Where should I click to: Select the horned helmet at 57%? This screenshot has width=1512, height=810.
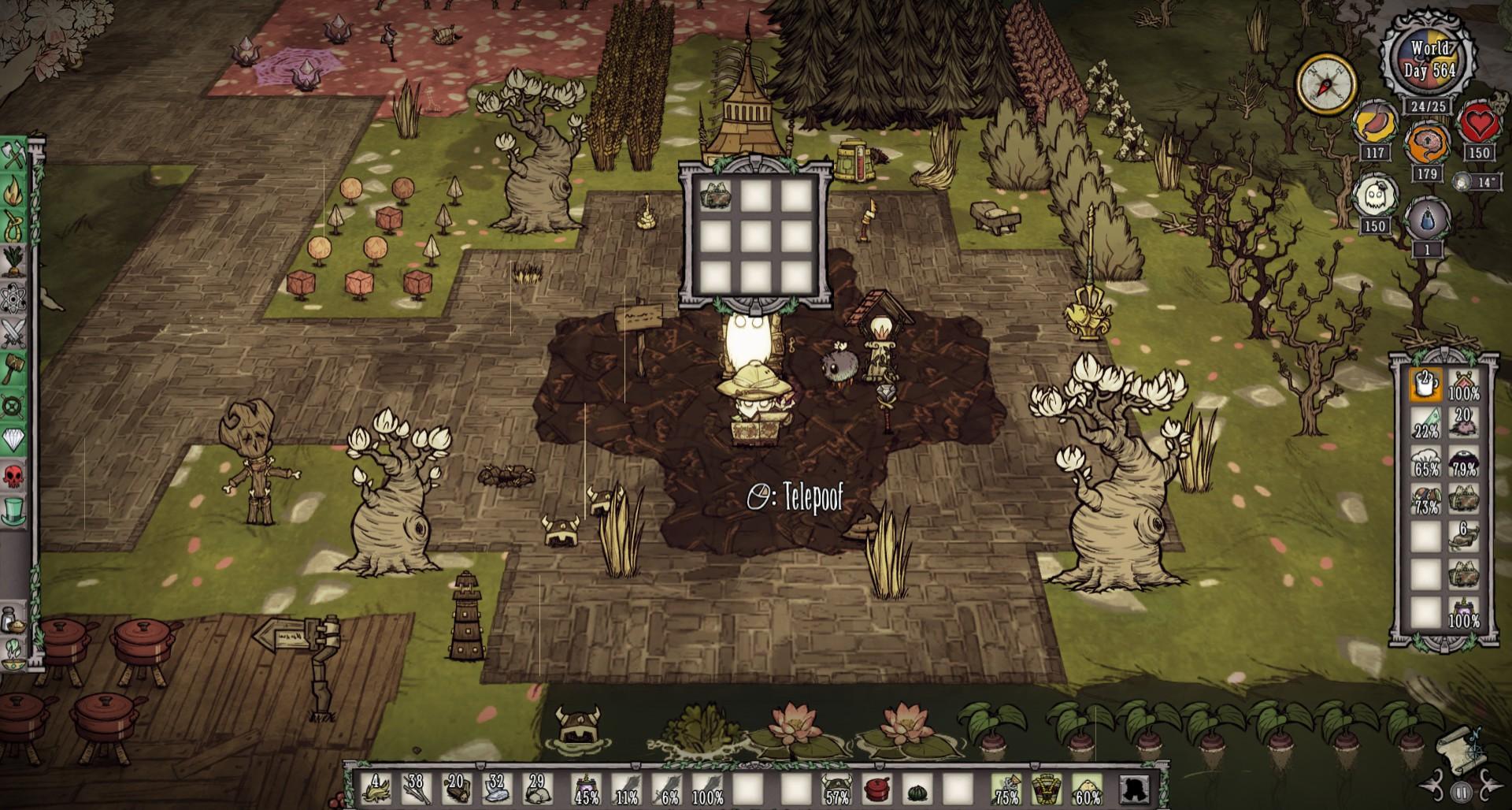point(836,787)
